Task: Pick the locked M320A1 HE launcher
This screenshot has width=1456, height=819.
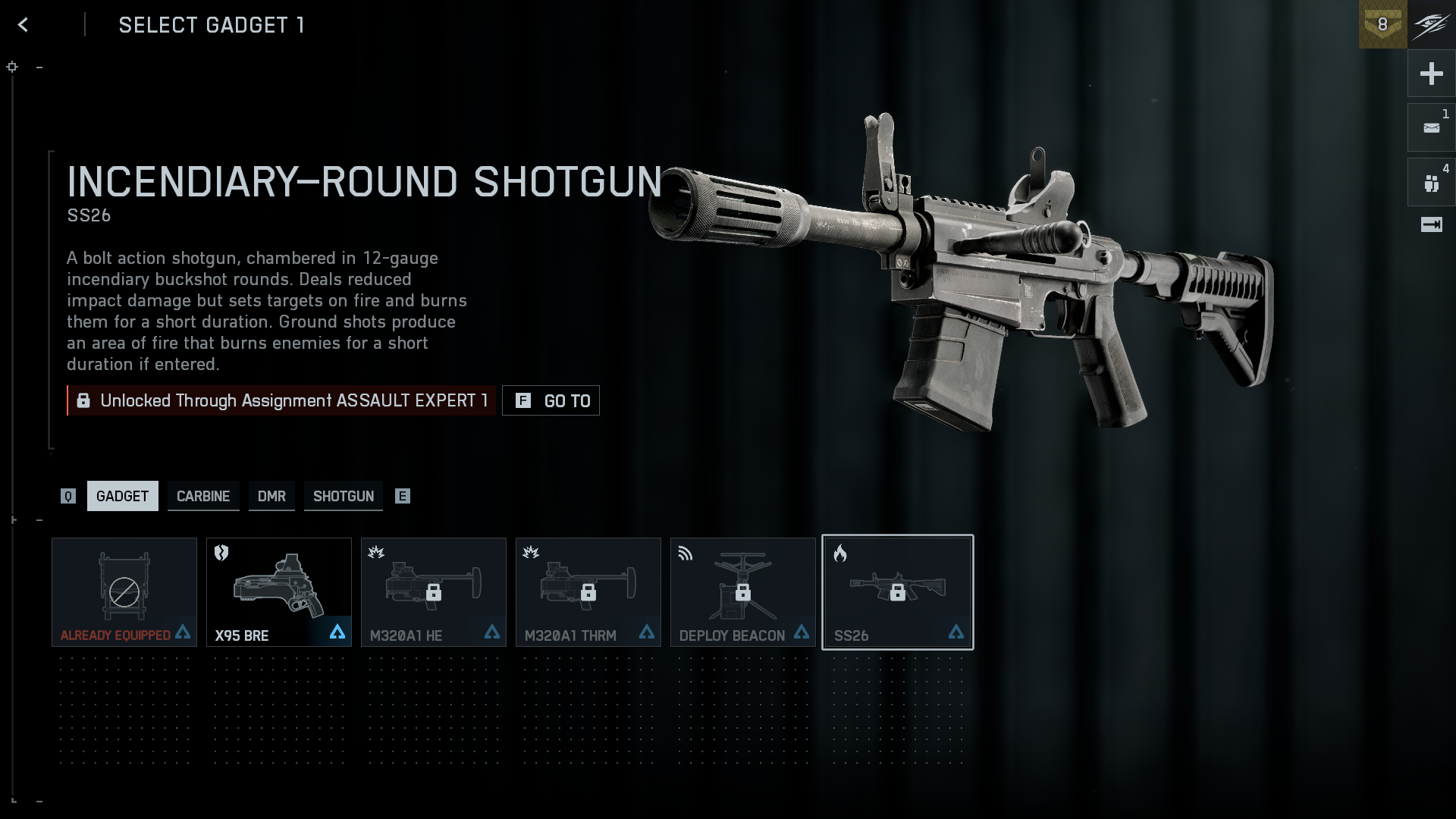Action: pos(434,592)
